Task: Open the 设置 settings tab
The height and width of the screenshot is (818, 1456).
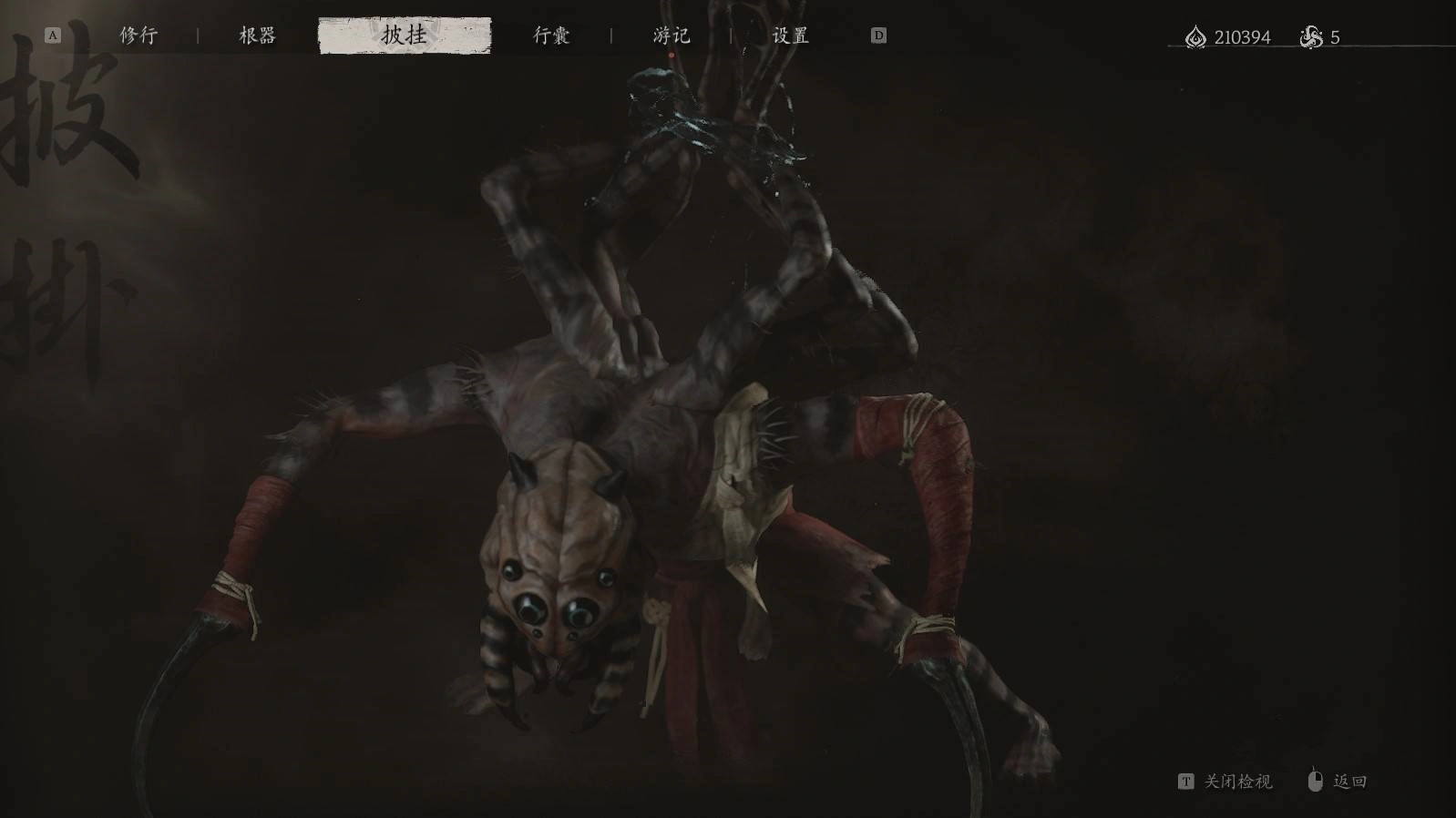Action: point(790,36)
